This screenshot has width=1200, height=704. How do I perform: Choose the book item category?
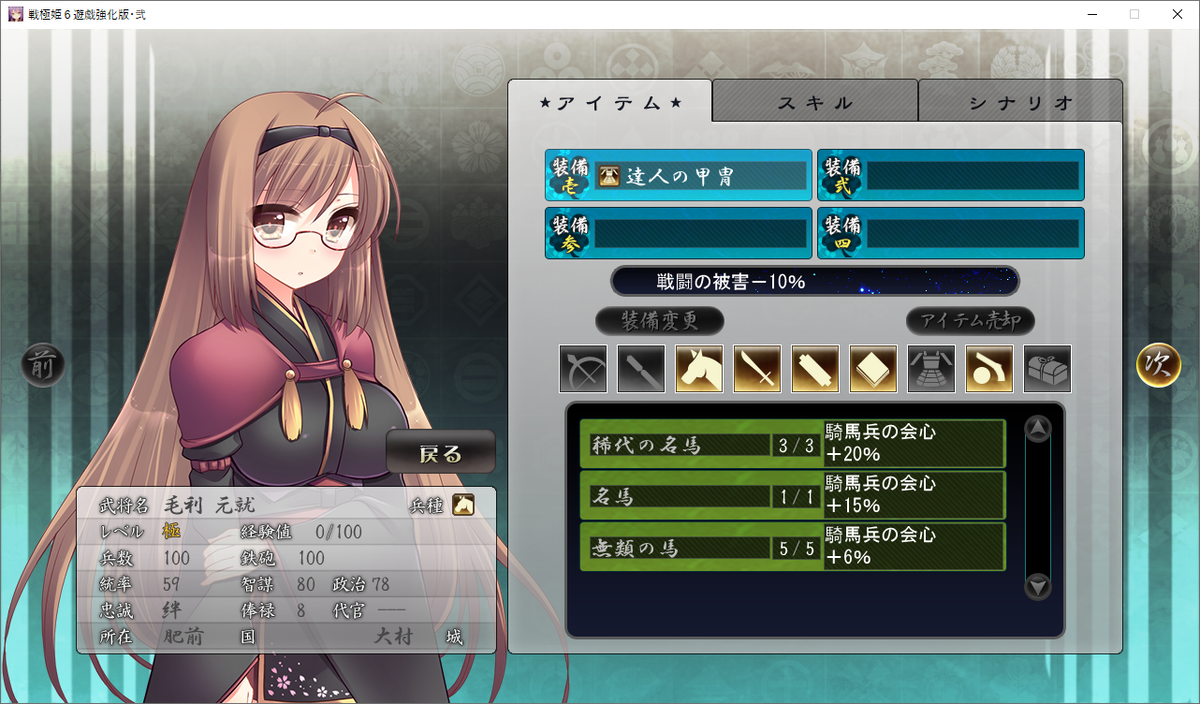tap(873, 369)
